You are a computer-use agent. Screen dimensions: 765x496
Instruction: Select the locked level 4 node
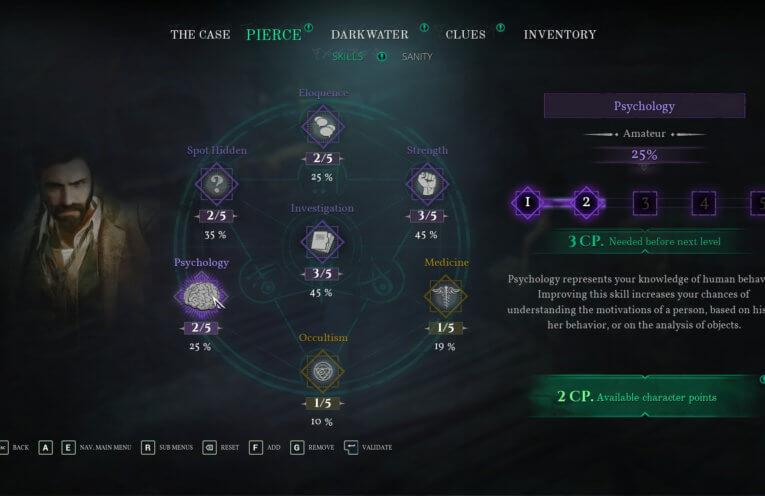704,203
